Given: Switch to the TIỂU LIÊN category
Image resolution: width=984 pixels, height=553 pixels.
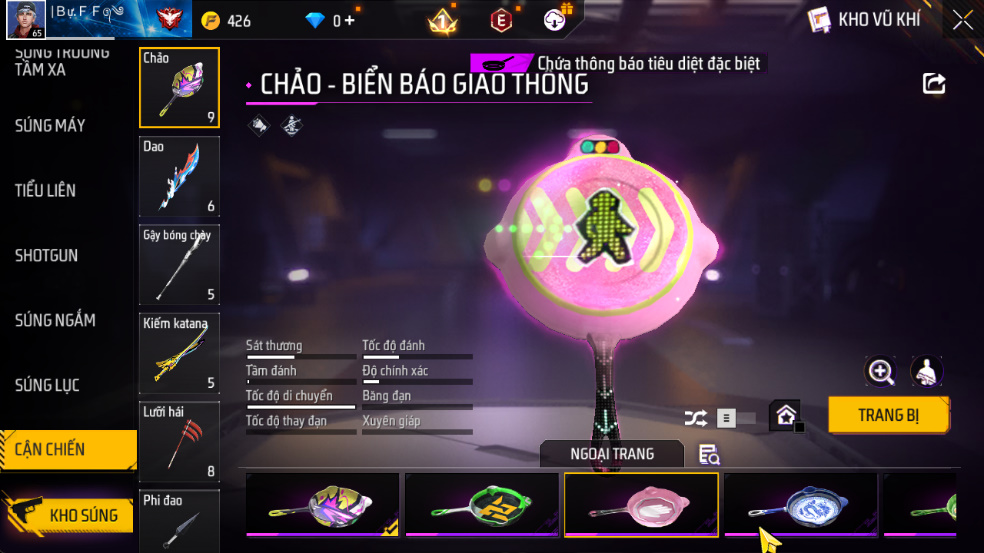Looking at the screenshot, I should pyautogui.click(x=45, y=190).
